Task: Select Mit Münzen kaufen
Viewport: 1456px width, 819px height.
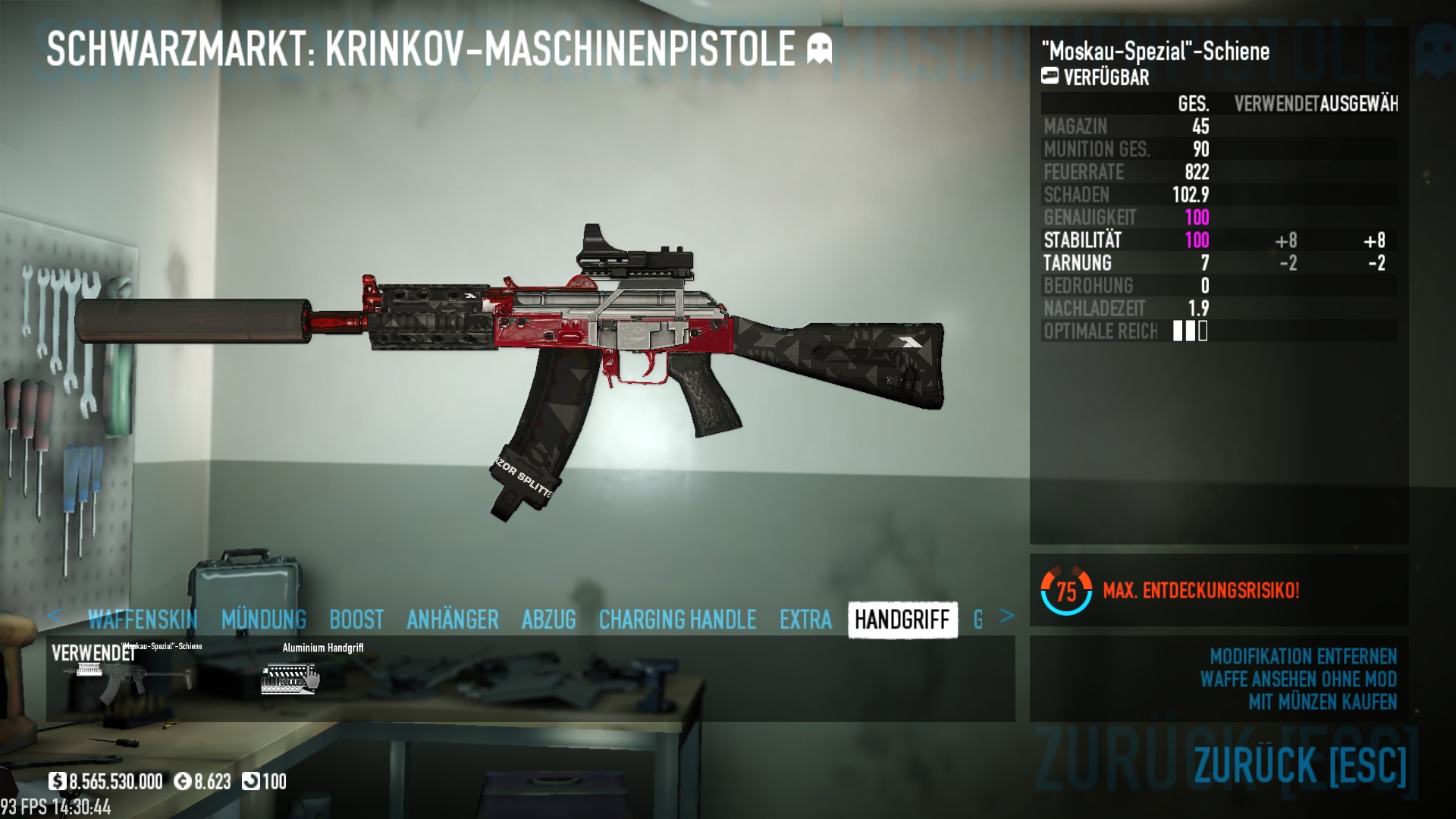Action: click(1323, 702)
